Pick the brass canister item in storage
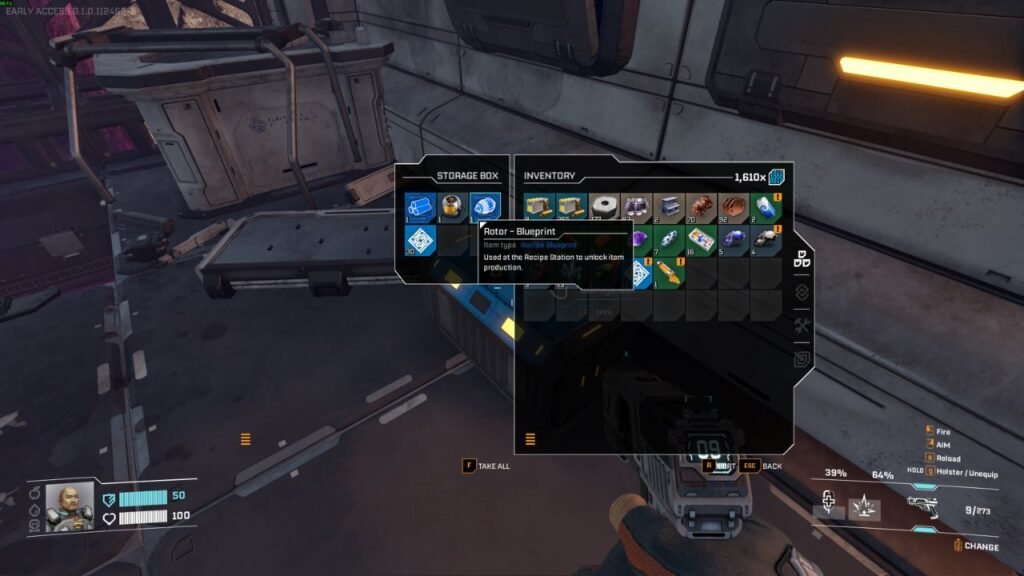Image resolution: width=1024 pixels, height=576 pixels. [x=452, y=207]
